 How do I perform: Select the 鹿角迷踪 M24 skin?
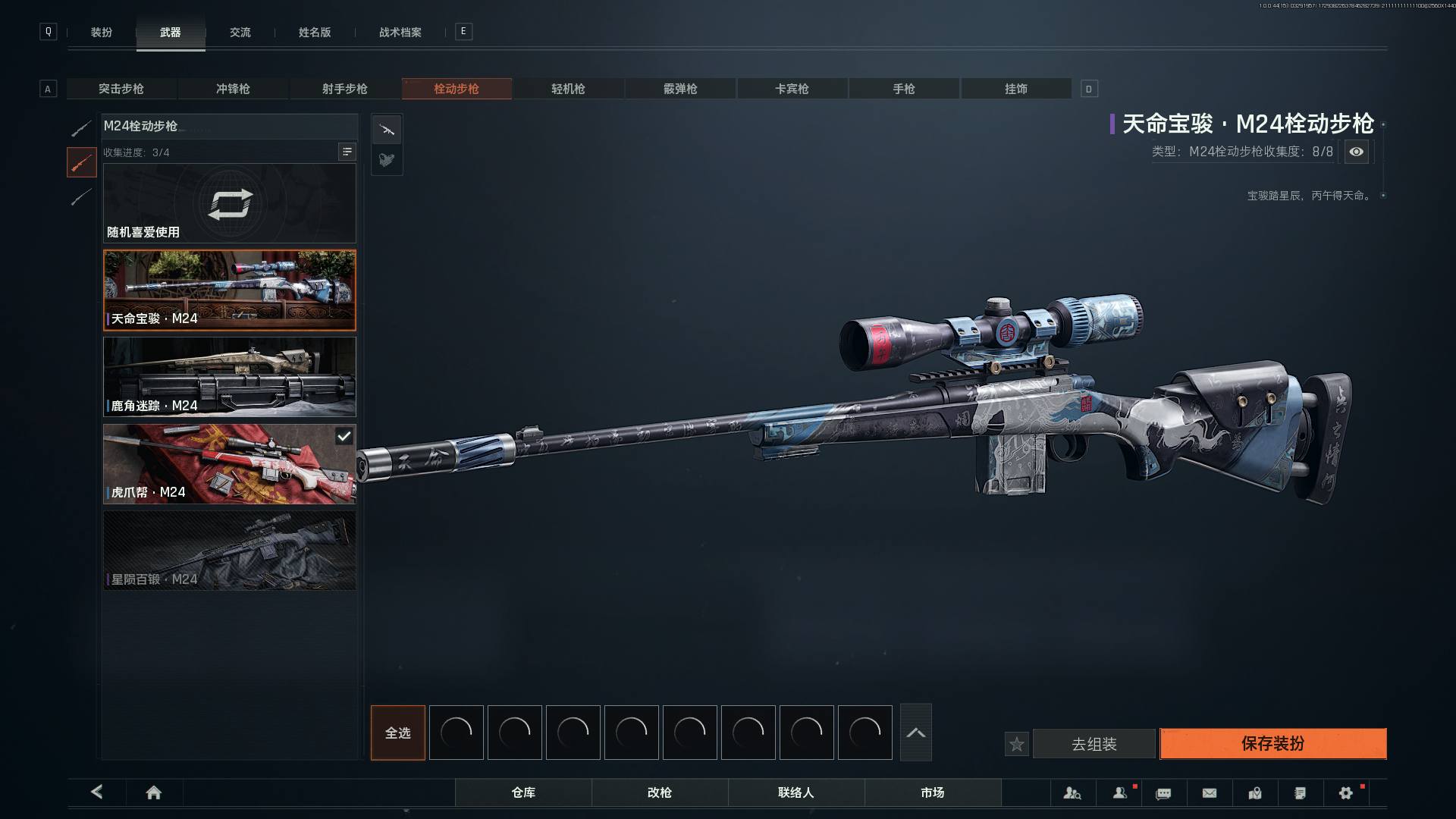(229, 377)
